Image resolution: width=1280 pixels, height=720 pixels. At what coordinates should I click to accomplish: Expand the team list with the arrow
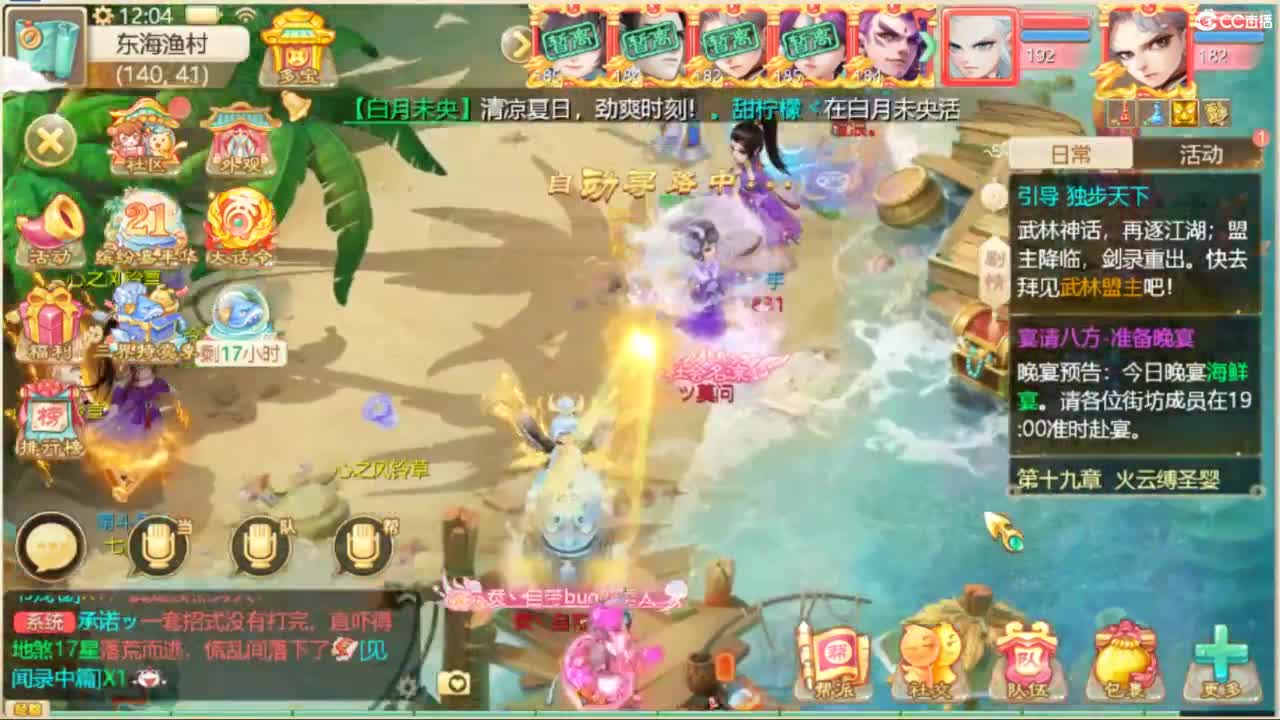[x=518, y=44]
